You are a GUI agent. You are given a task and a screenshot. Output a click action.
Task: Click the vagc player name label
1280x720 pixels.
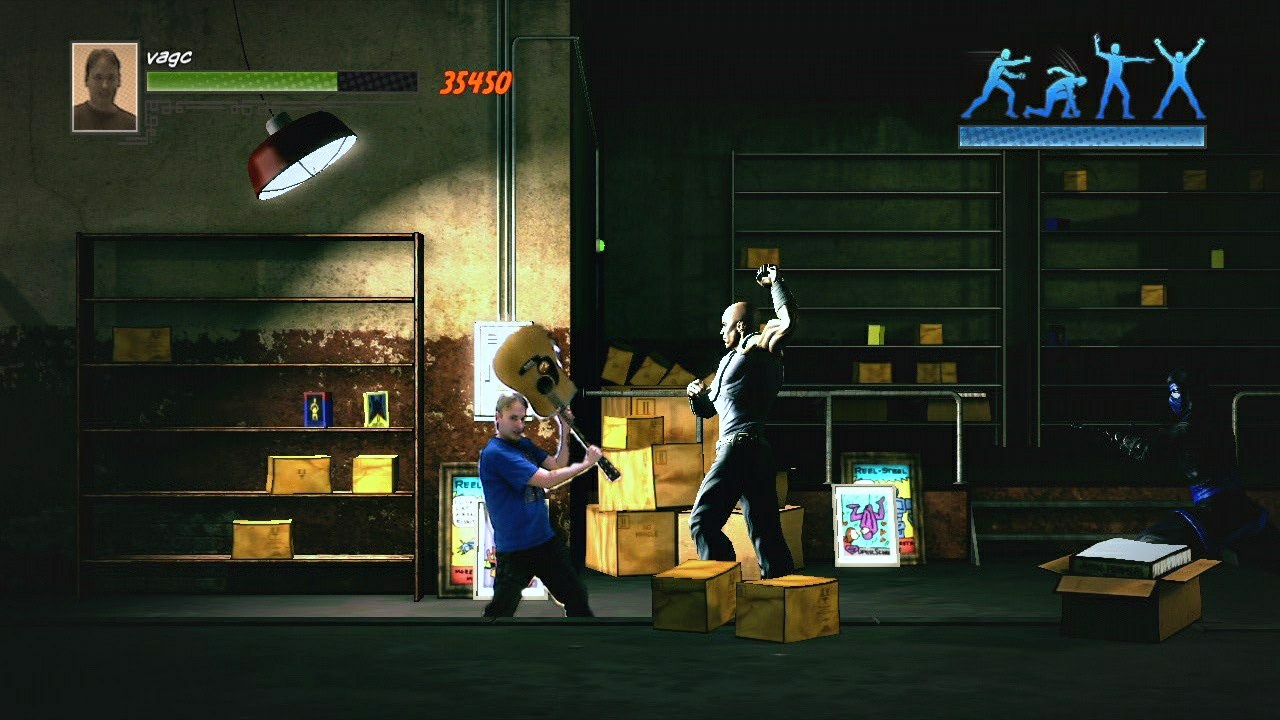click(170, 57)
